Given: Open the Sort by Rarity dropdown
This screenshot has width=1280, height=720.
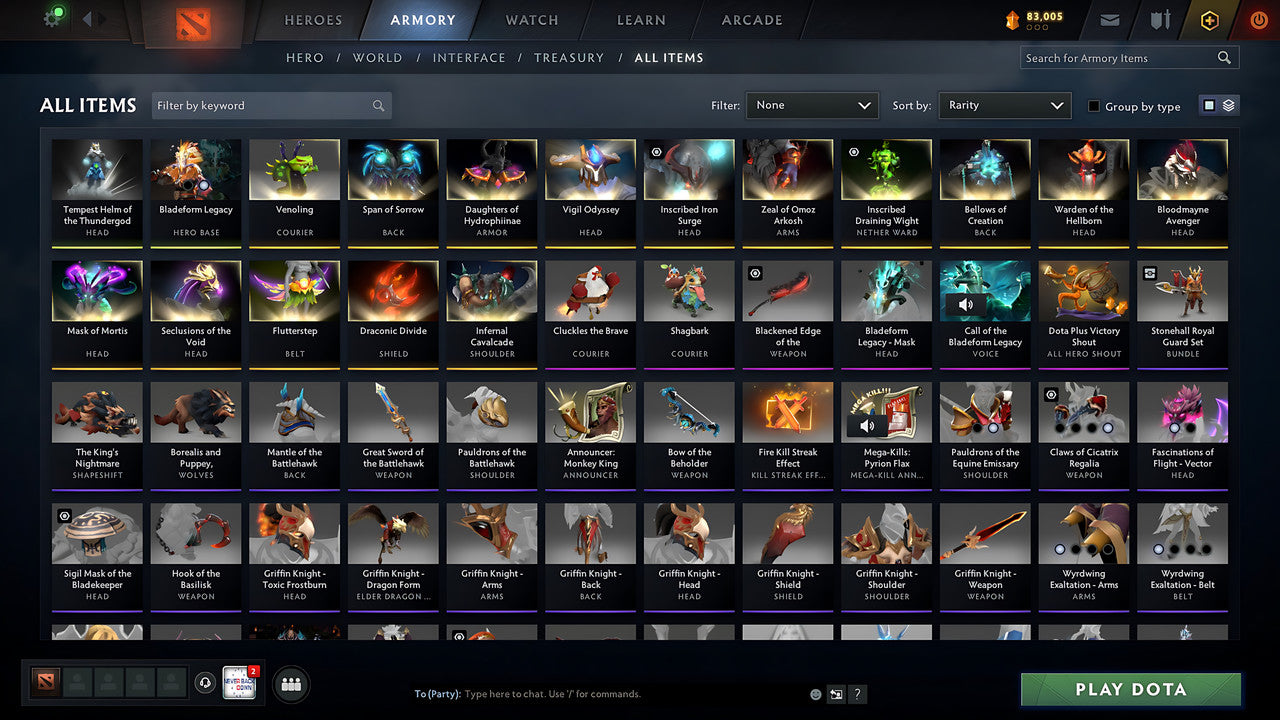Looking at the screenshot, I should click(1004, 105).
